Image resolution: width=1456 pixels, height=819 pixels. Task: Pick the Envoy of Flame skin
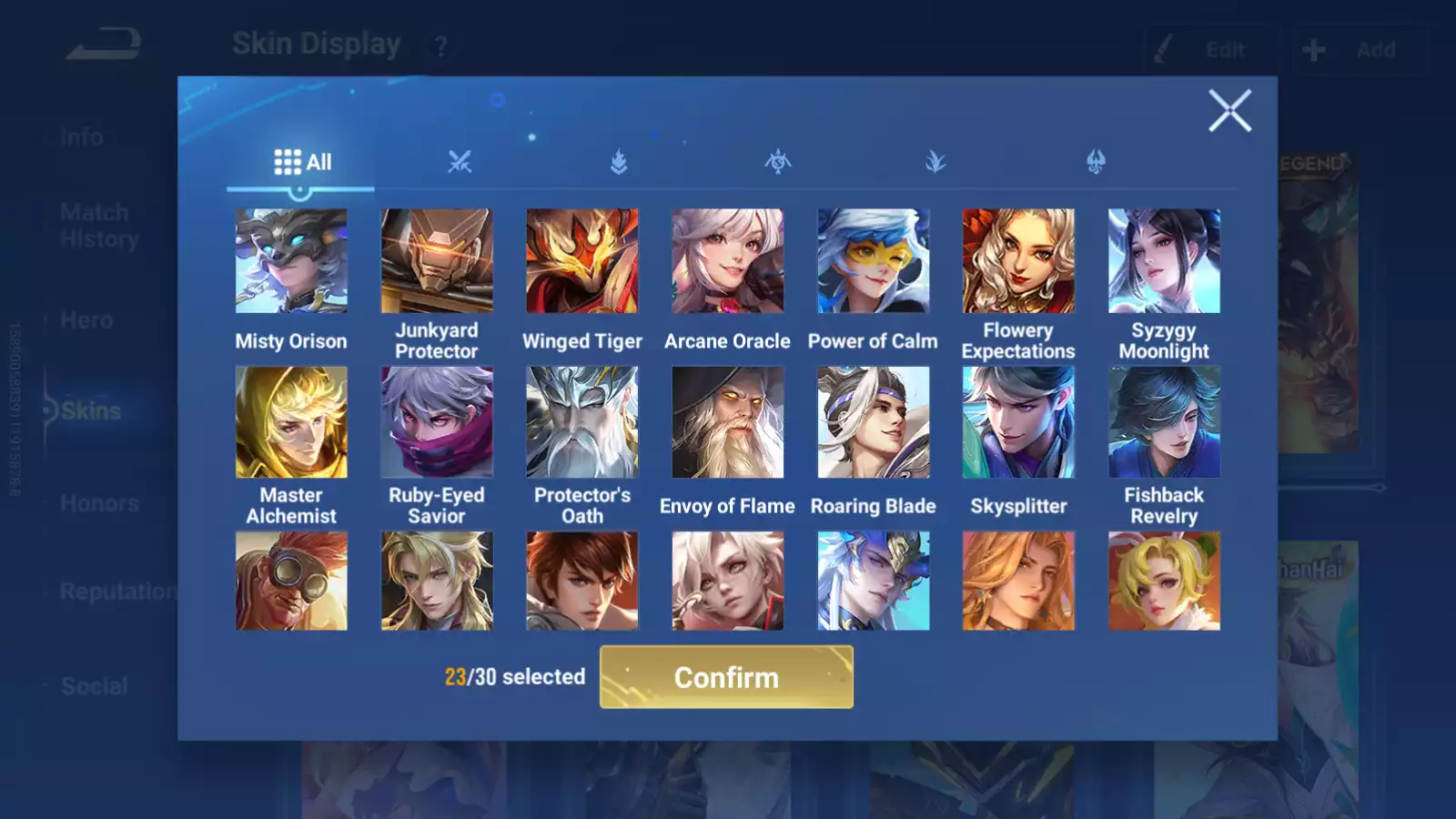click(727, 422)
